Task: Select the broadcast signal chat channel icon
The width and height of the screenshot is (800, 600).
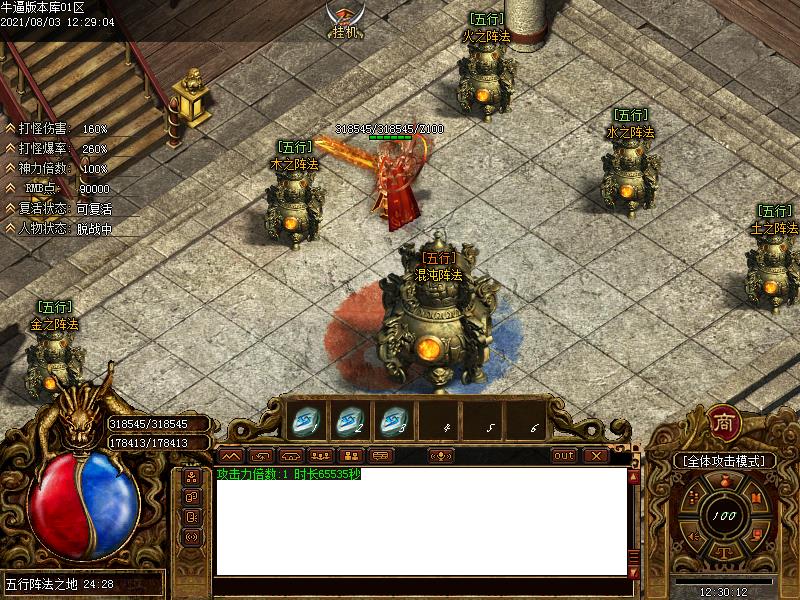Action: click(192, 537)
